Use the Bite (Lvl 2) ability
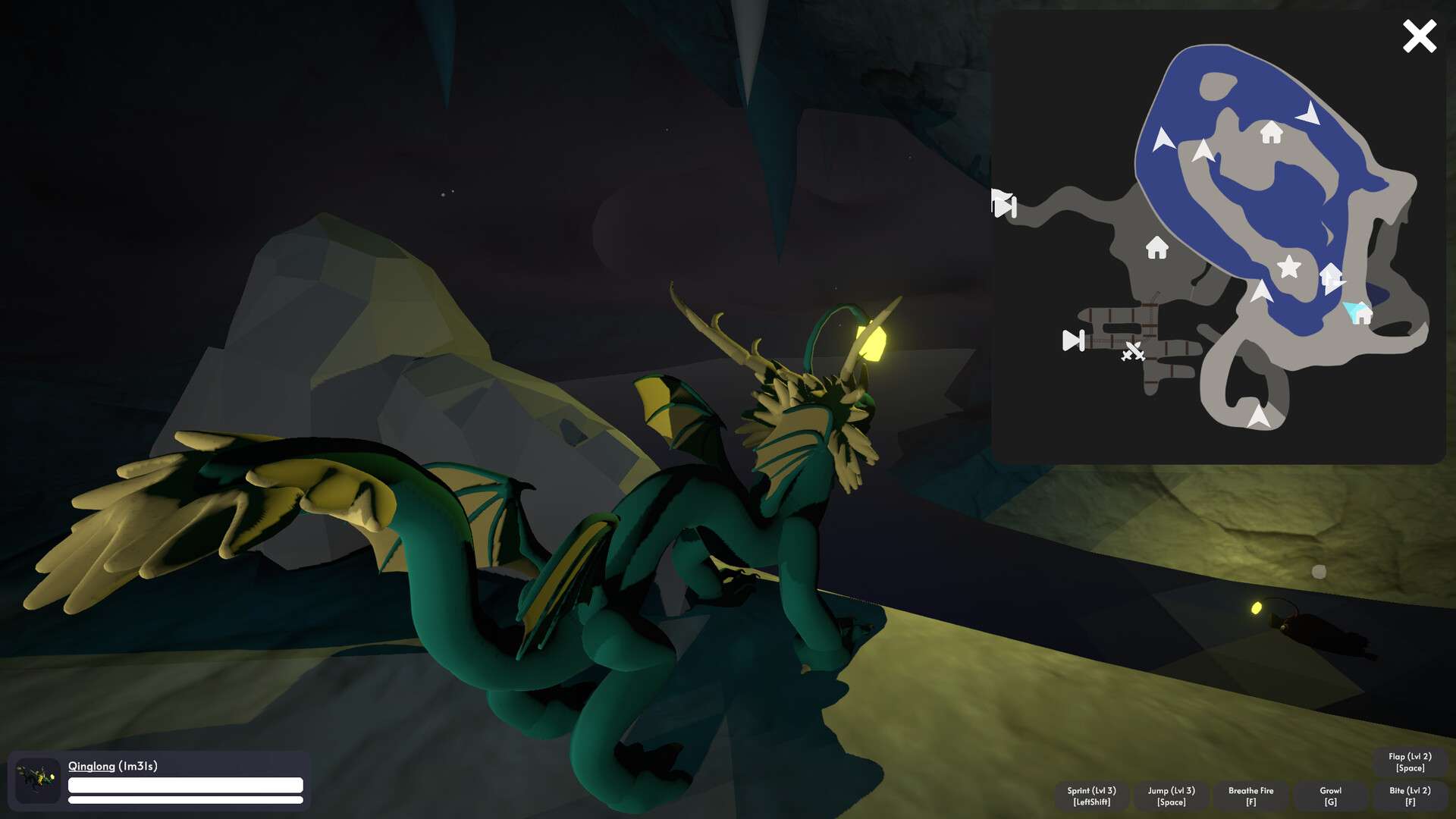This screenshot has height=819, width=1456. click(x=1410, y=796)
